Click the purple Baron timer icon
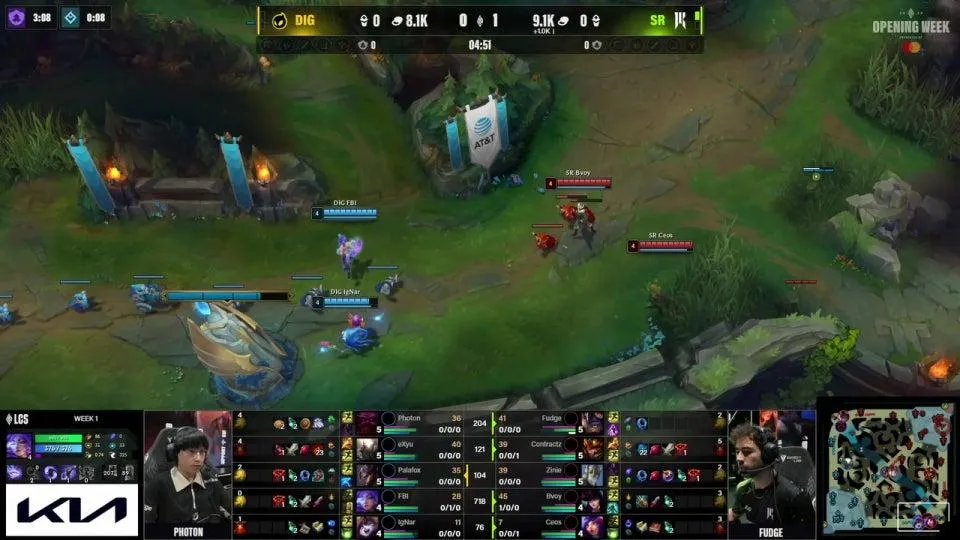The image size is (960, 540). tap(17, 17)
